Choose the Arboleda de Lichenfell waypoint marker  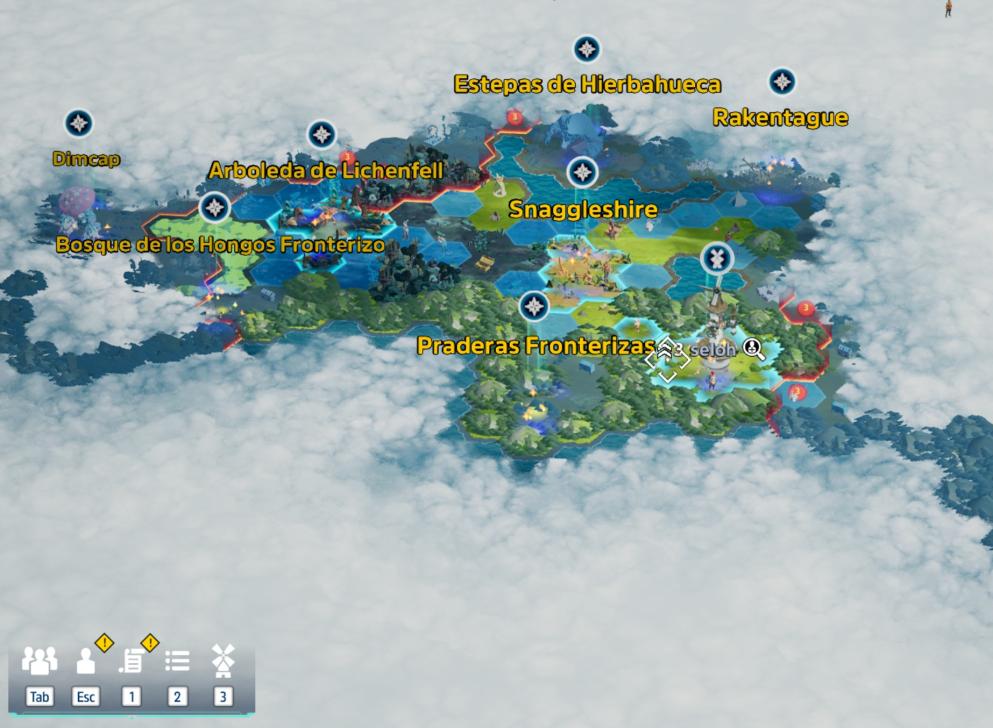click(x=321, y=134)
